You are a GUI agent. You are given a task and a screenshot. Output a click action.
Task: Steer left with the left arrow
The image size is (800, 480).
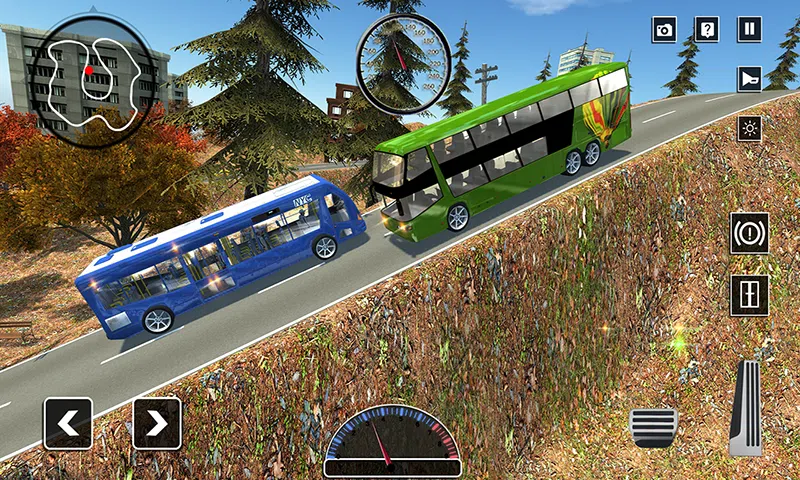pos(68,423)
